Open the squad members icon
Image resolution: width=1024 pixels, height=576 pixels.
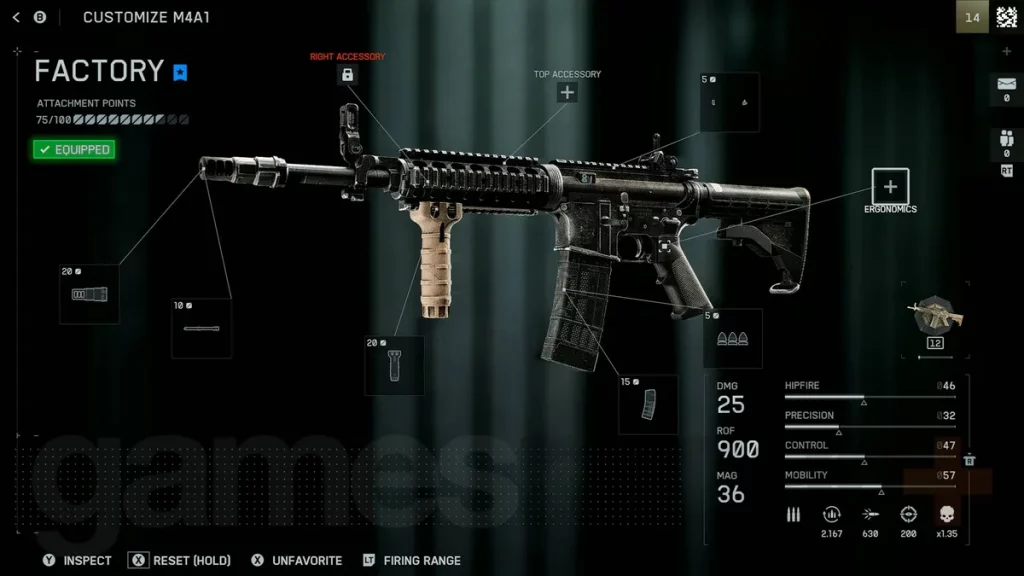point(1006,142)
